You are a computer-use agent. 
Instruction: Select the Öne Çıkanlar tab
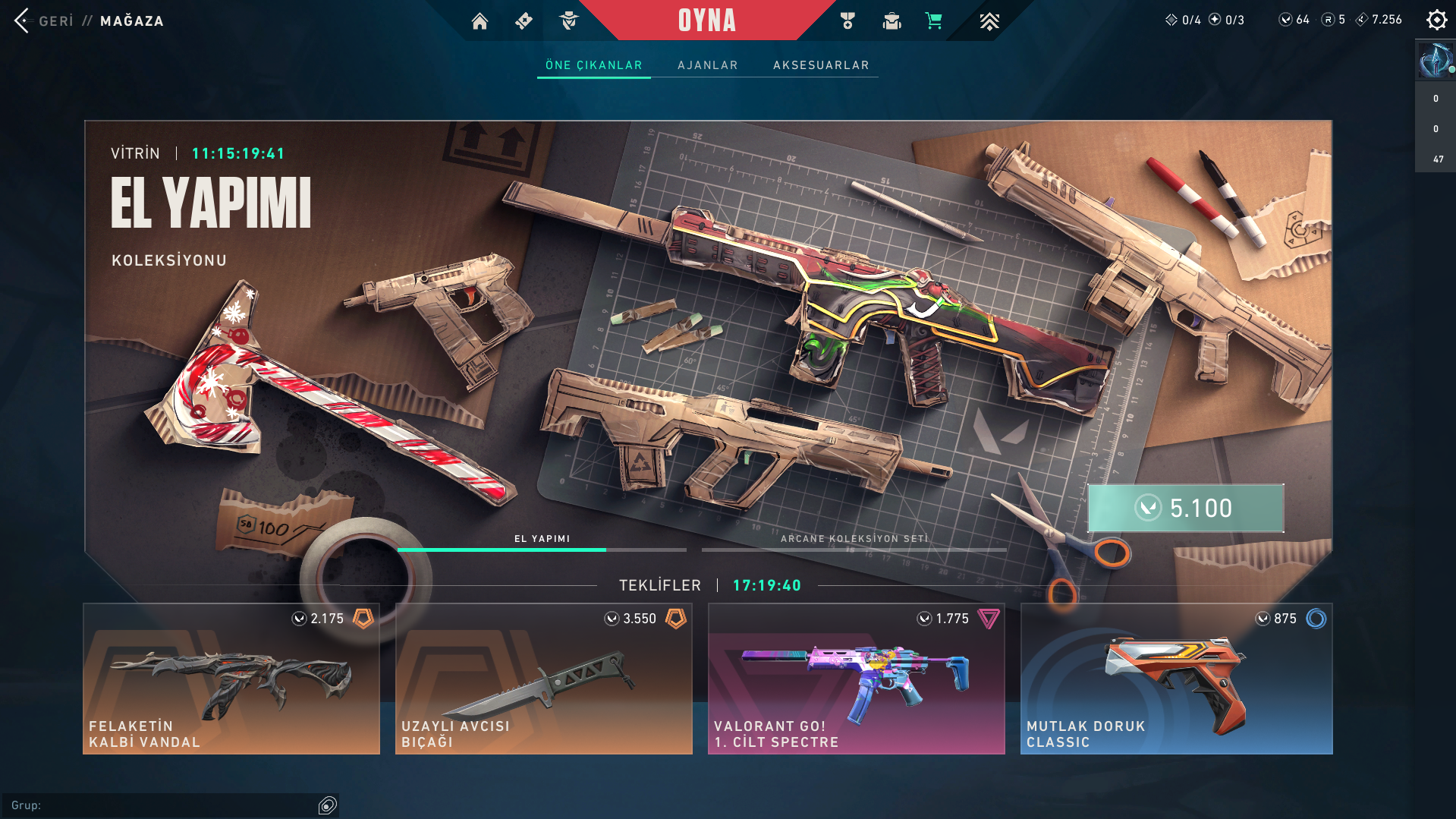pyautogui.click(x=593, y=65)
